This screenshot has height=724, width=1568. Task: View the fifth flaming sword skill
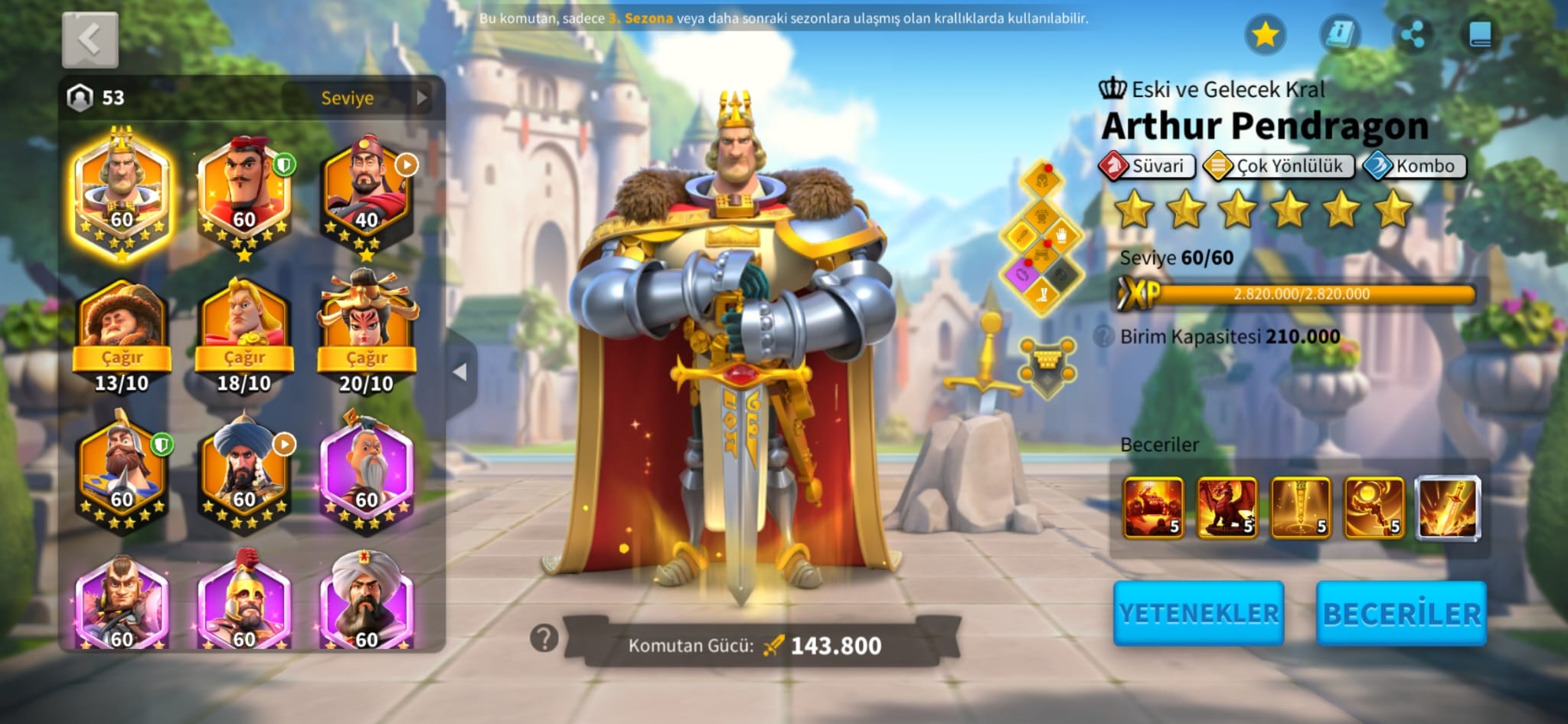[x=1447, y=507]
